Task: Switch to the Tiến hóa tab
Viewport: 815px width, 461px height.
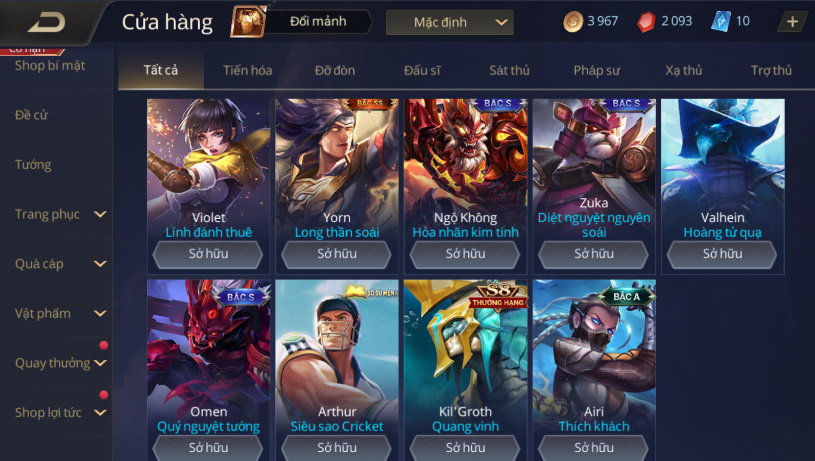Action: click(248, 70)
